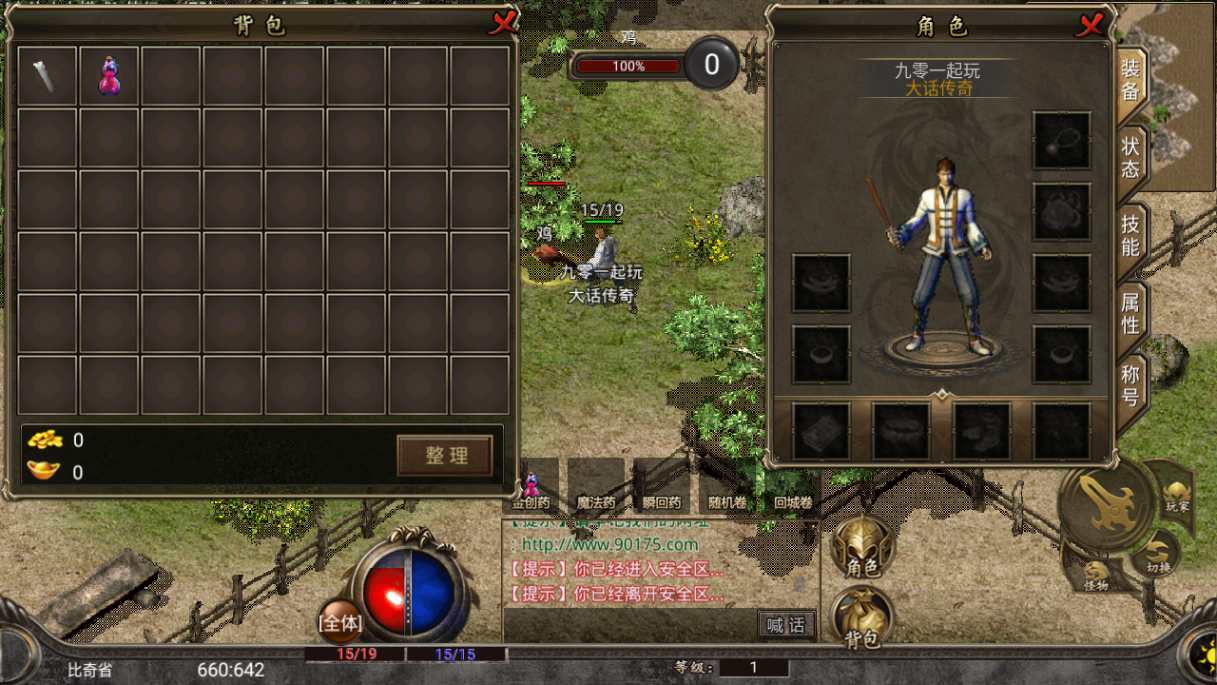Open the 称号 titles tab
This screenshot has height=685, width=1217.
point(1130,386)
